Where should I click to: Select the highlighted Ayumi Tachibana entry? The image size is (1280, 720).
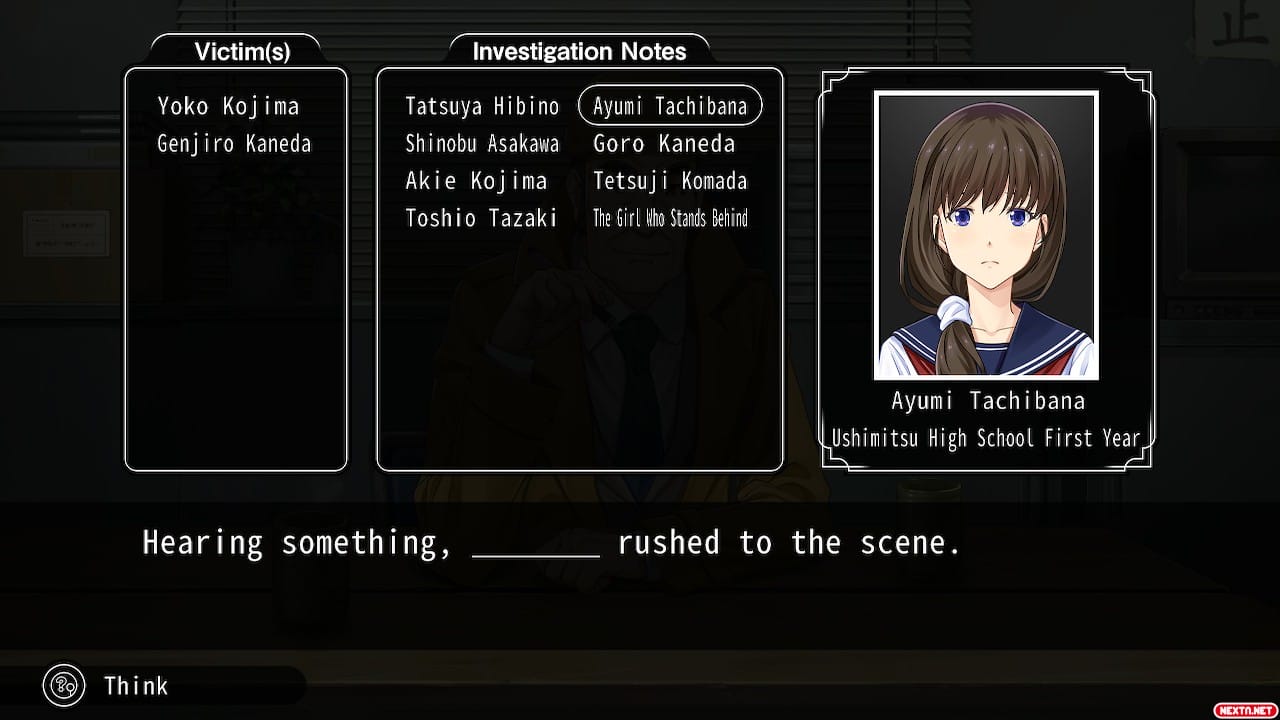(670, 106)
